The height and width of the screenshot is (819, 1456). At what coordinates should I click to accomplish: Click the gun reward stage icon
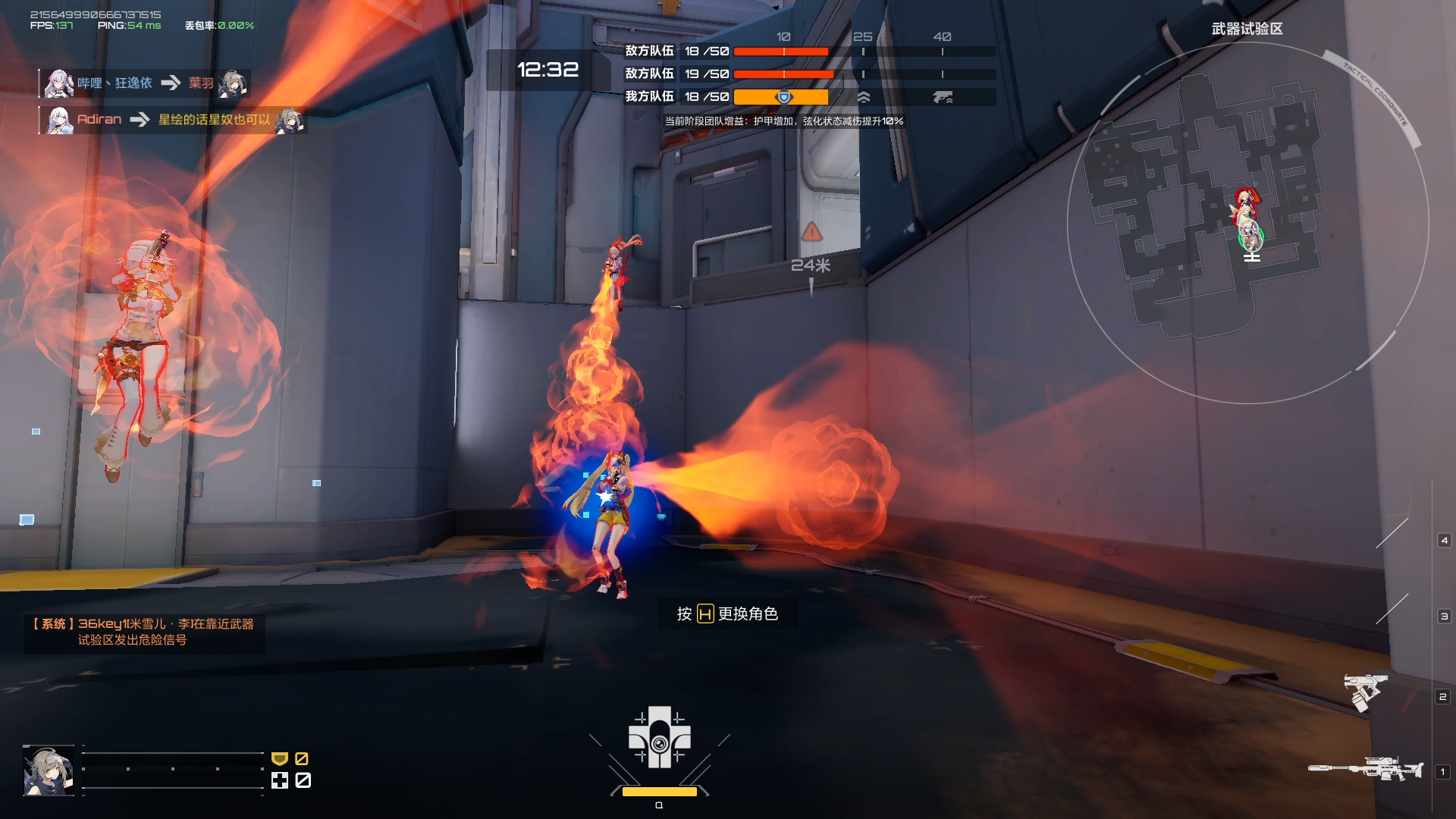point(943,97)
